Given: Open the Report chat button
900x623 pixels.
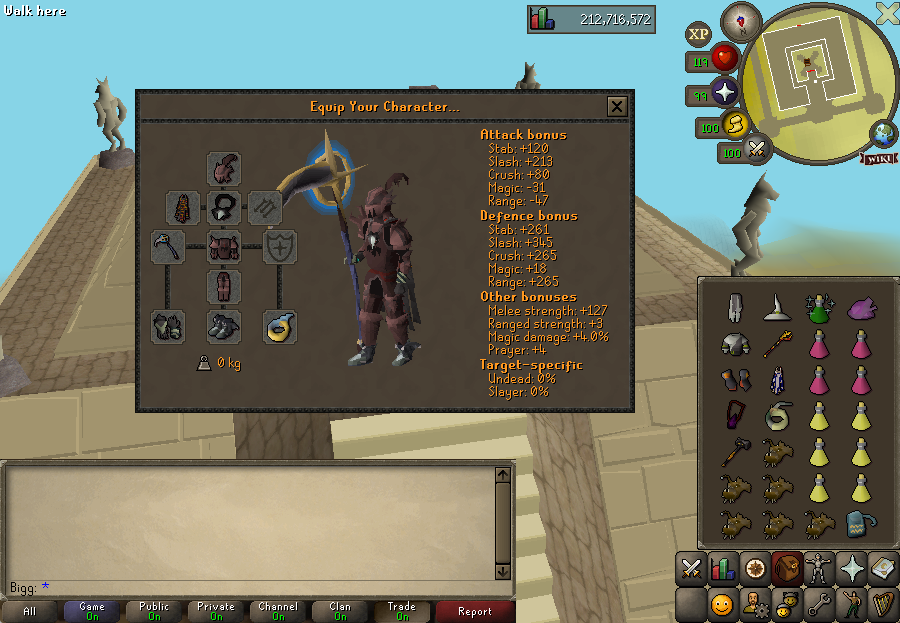Looking at the screenshot, I should pyautogui.click(x=475, y=611).
